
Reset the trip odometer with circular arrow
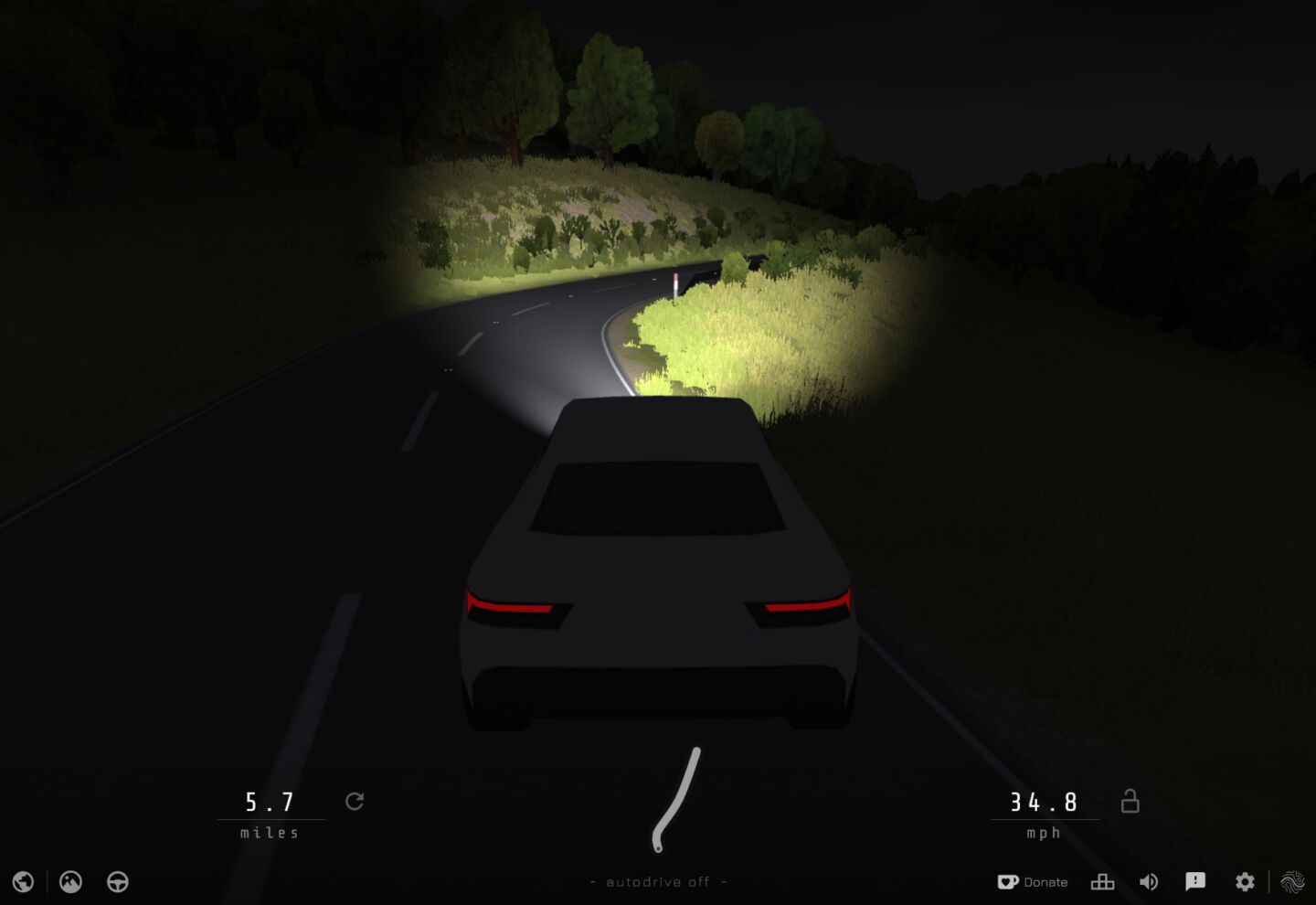click(356, 801)
